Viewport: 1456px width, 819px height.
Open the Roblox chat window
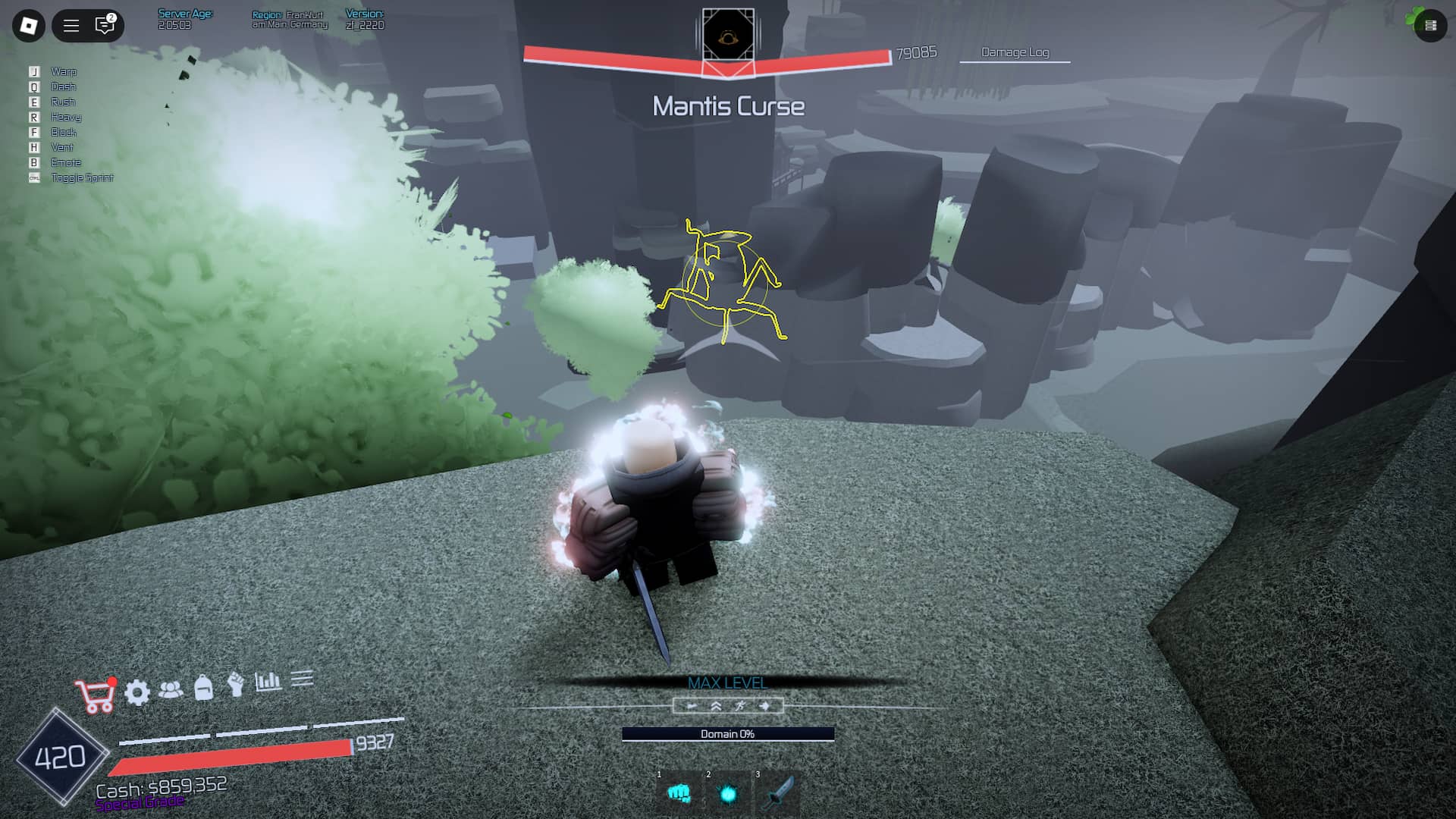pos(105,26)
